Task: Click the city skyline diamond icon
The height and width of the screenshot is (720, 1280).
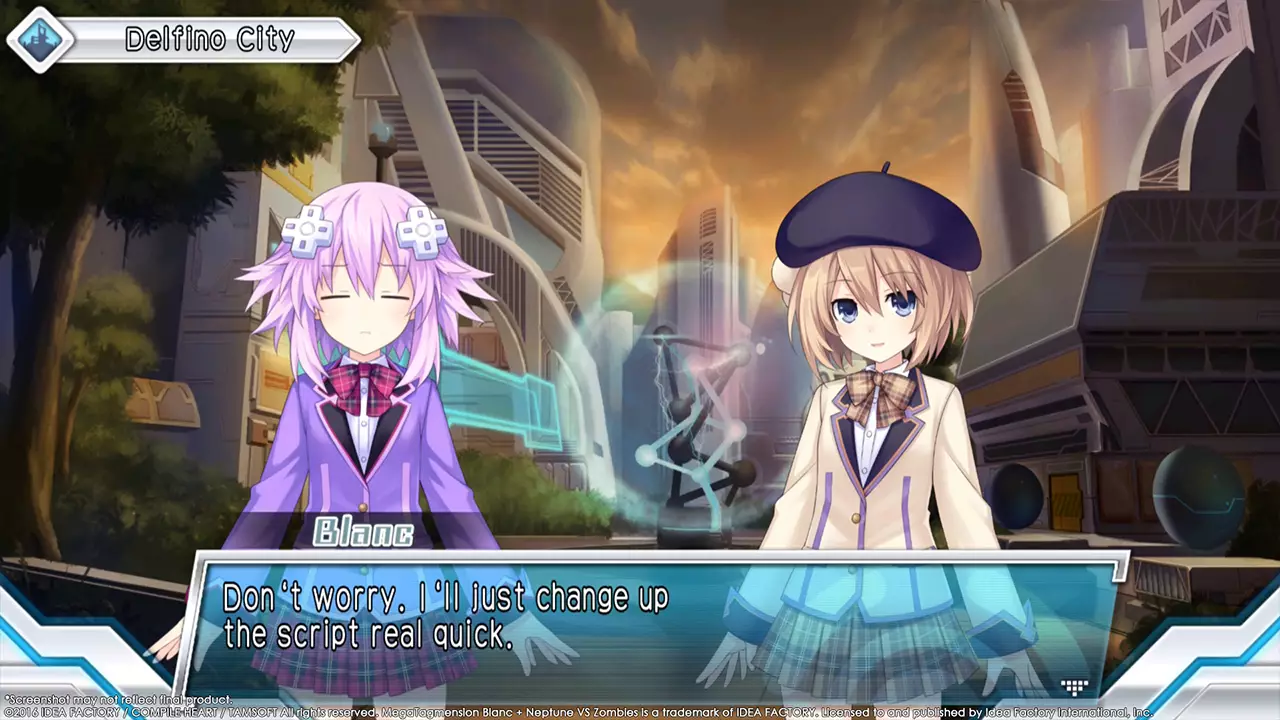Action: click(39, 40)
